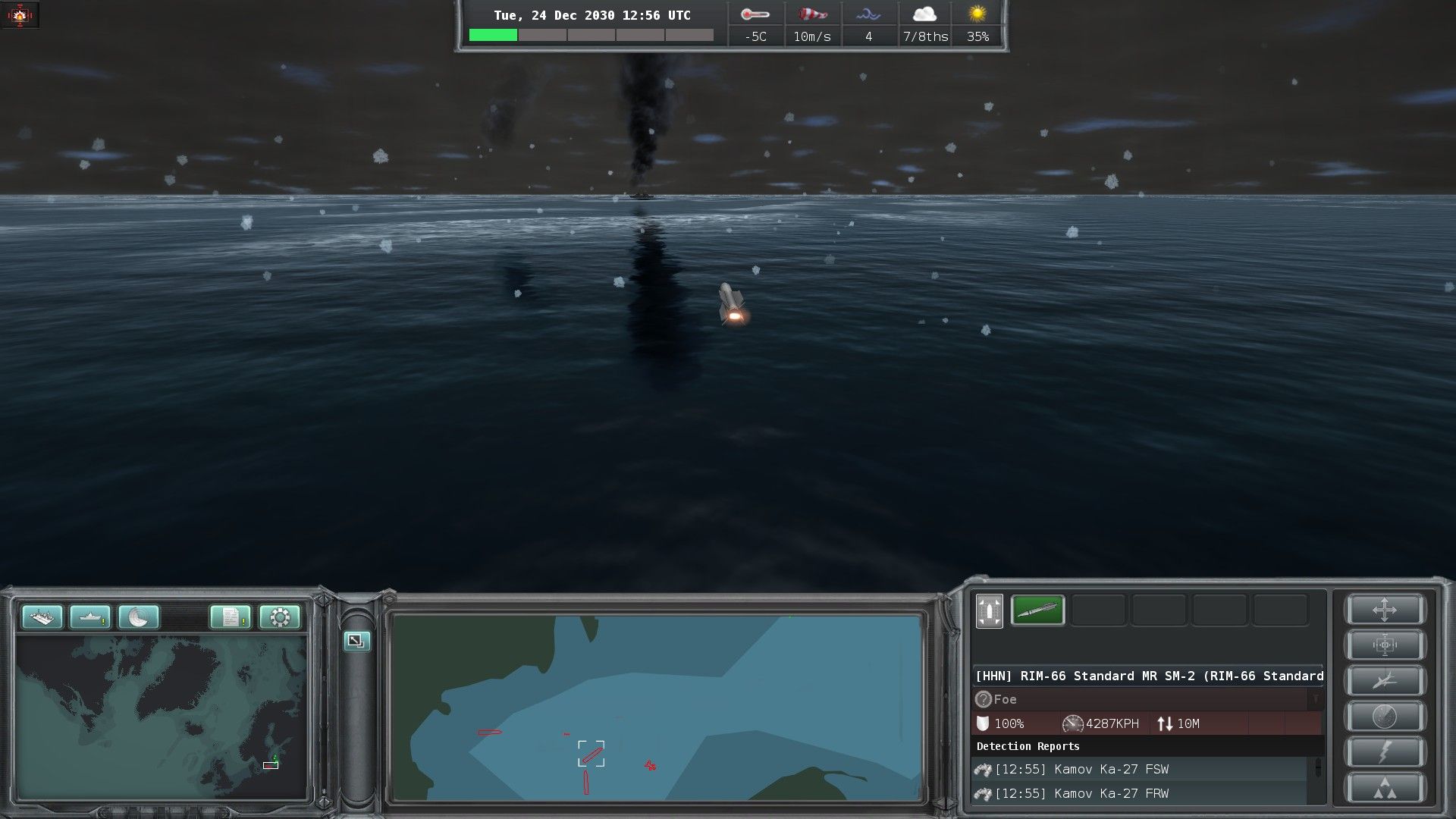Open the warship list button with alert

90,617
